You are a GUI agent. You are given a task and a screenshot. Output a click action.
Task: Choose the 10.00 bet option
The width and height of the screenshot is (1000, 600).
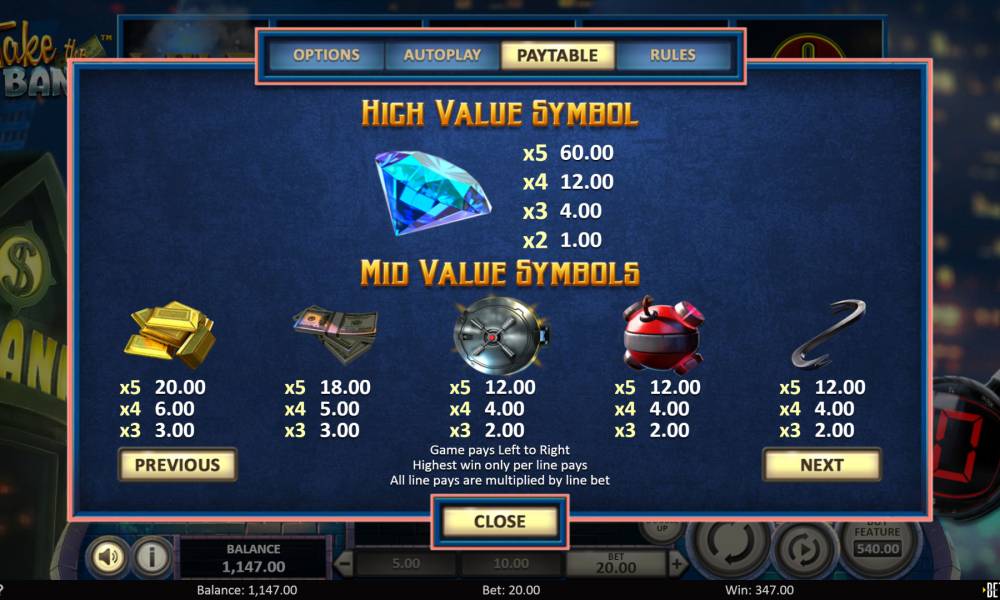point(510,564)
